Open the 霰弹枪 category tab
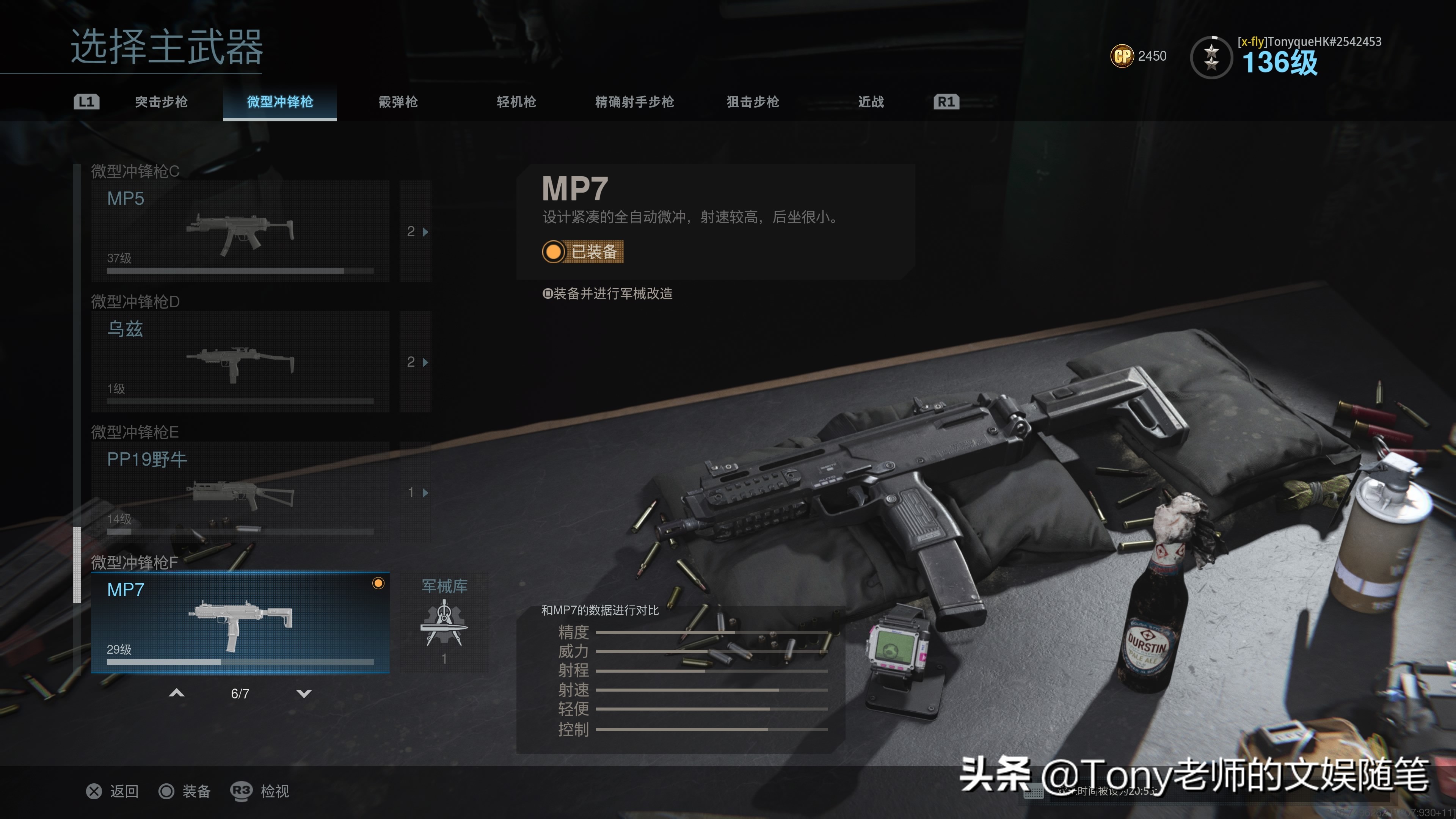Image resolution: width=1456 pixels, height=819 pixels. (398, 102)
